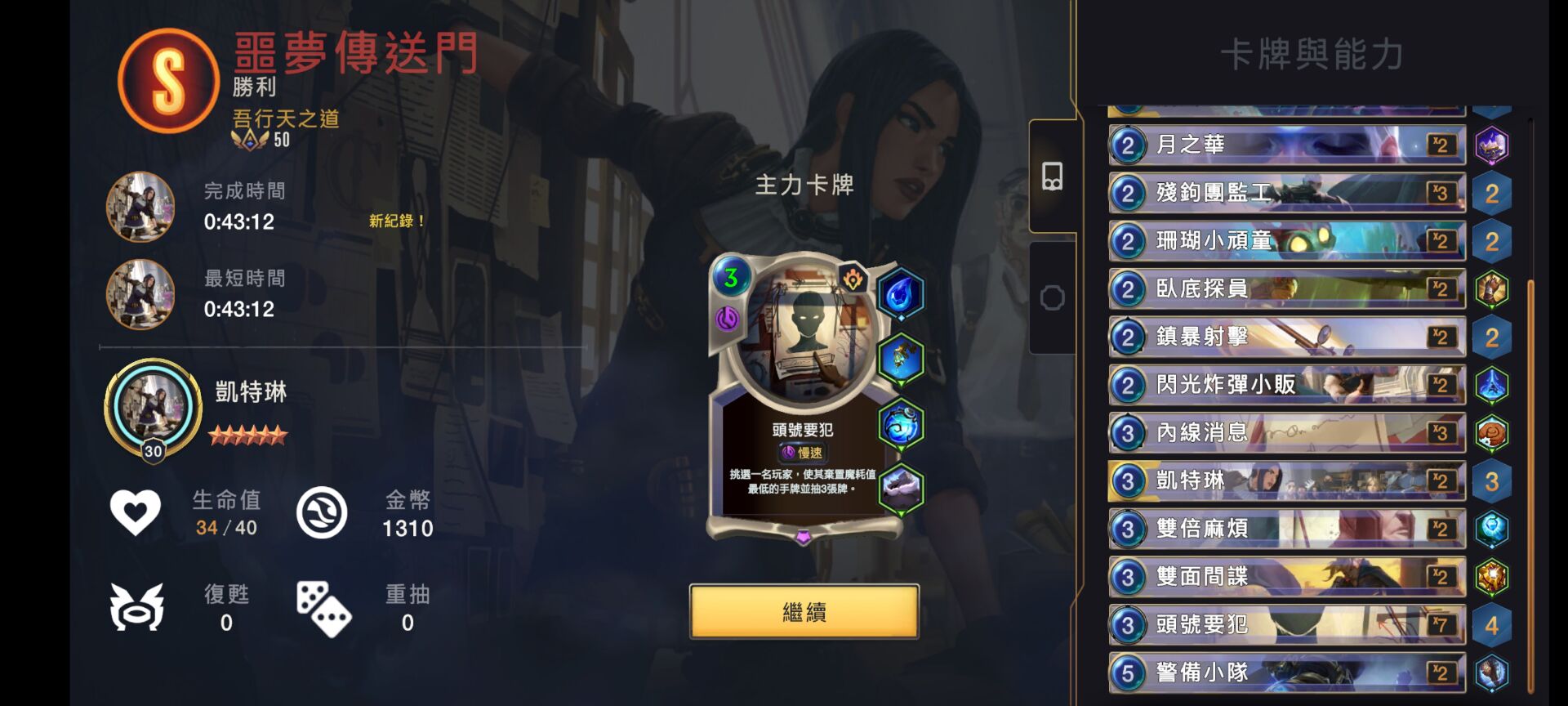Open 雙倍麻煩 card entry
The image size is (1568, 706).
click(1286, 529)
